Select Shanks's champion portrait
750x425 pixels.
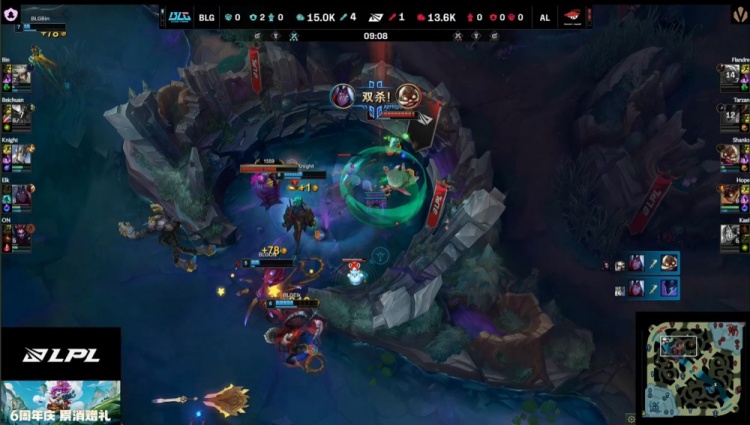729,155
